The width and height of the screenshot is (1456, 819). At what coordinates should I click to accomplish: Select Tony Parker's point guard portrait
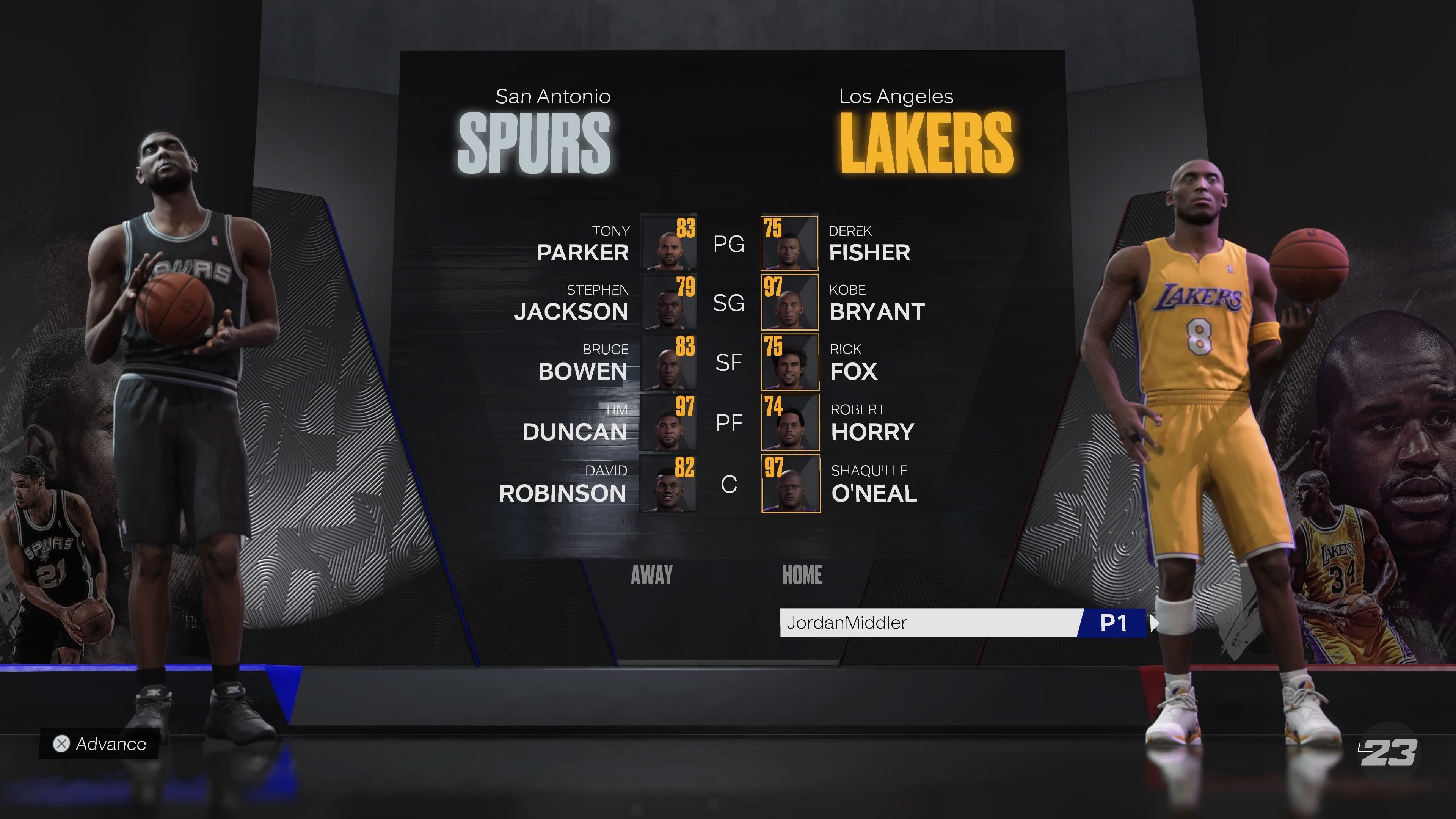tap(668, 243)
